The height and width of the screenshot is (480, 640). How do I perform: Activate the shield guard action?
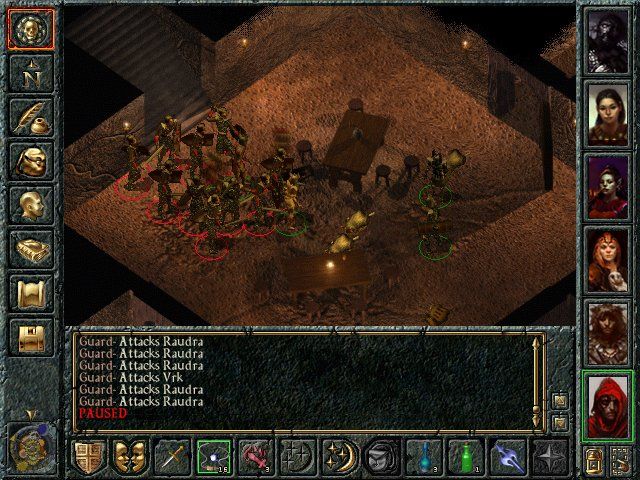[x=89, y=456]
